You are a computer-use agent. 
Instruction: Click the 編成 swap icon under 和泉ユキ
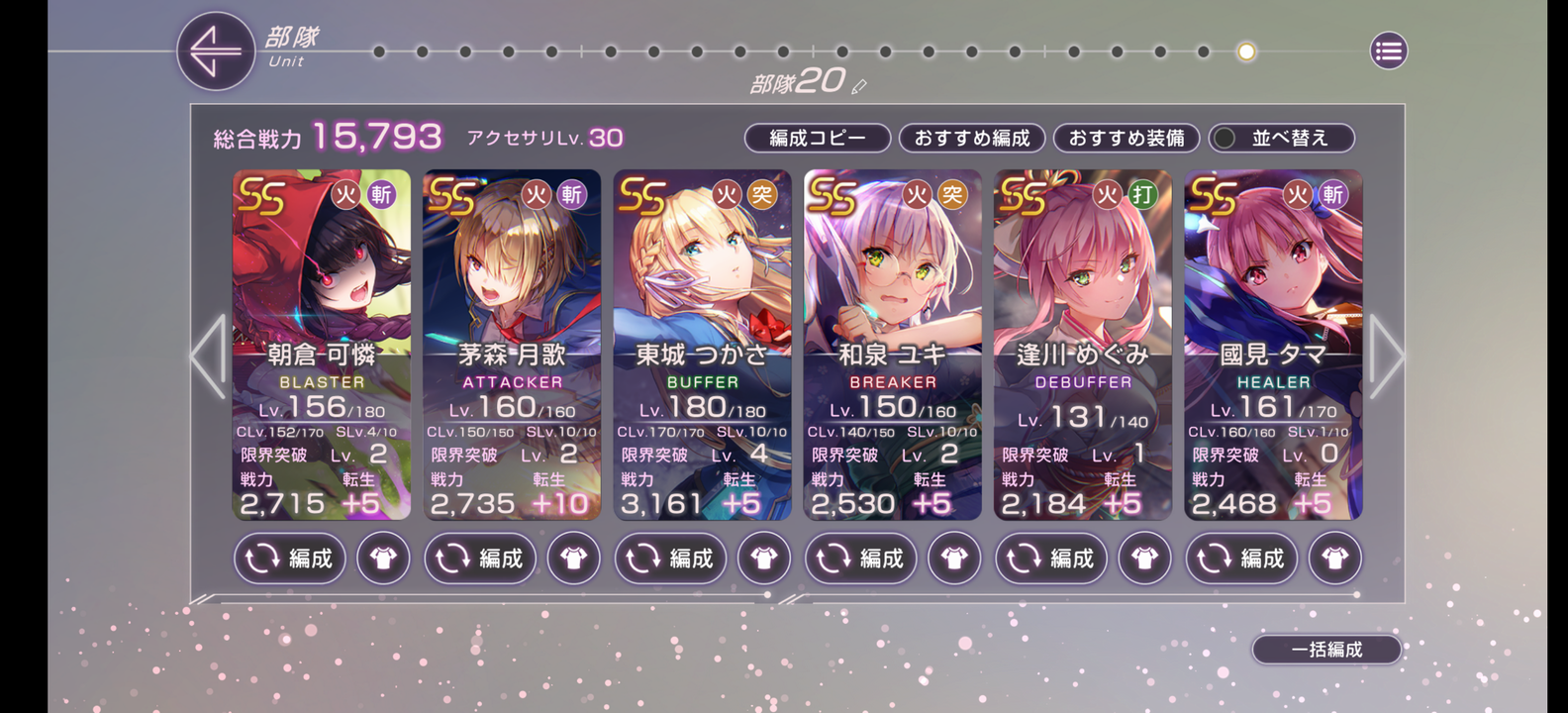[859, 559]
